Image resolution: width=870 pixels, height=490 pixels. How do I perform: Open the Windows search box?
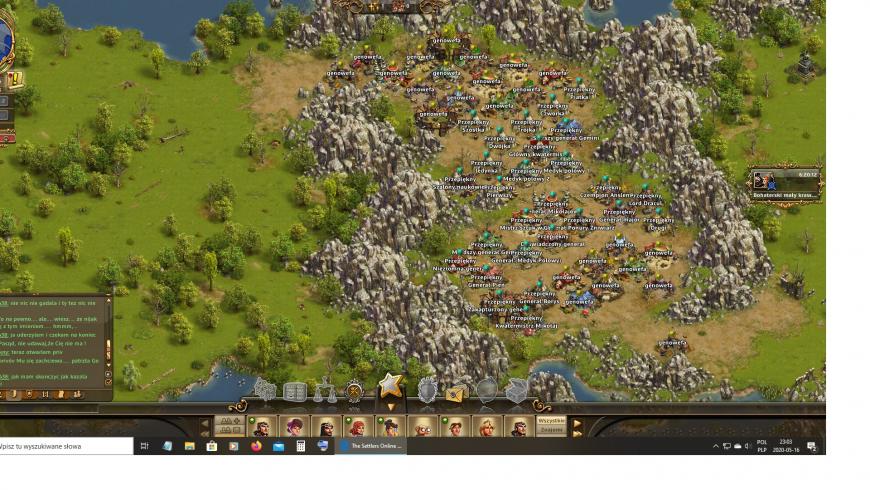point(66,446)
